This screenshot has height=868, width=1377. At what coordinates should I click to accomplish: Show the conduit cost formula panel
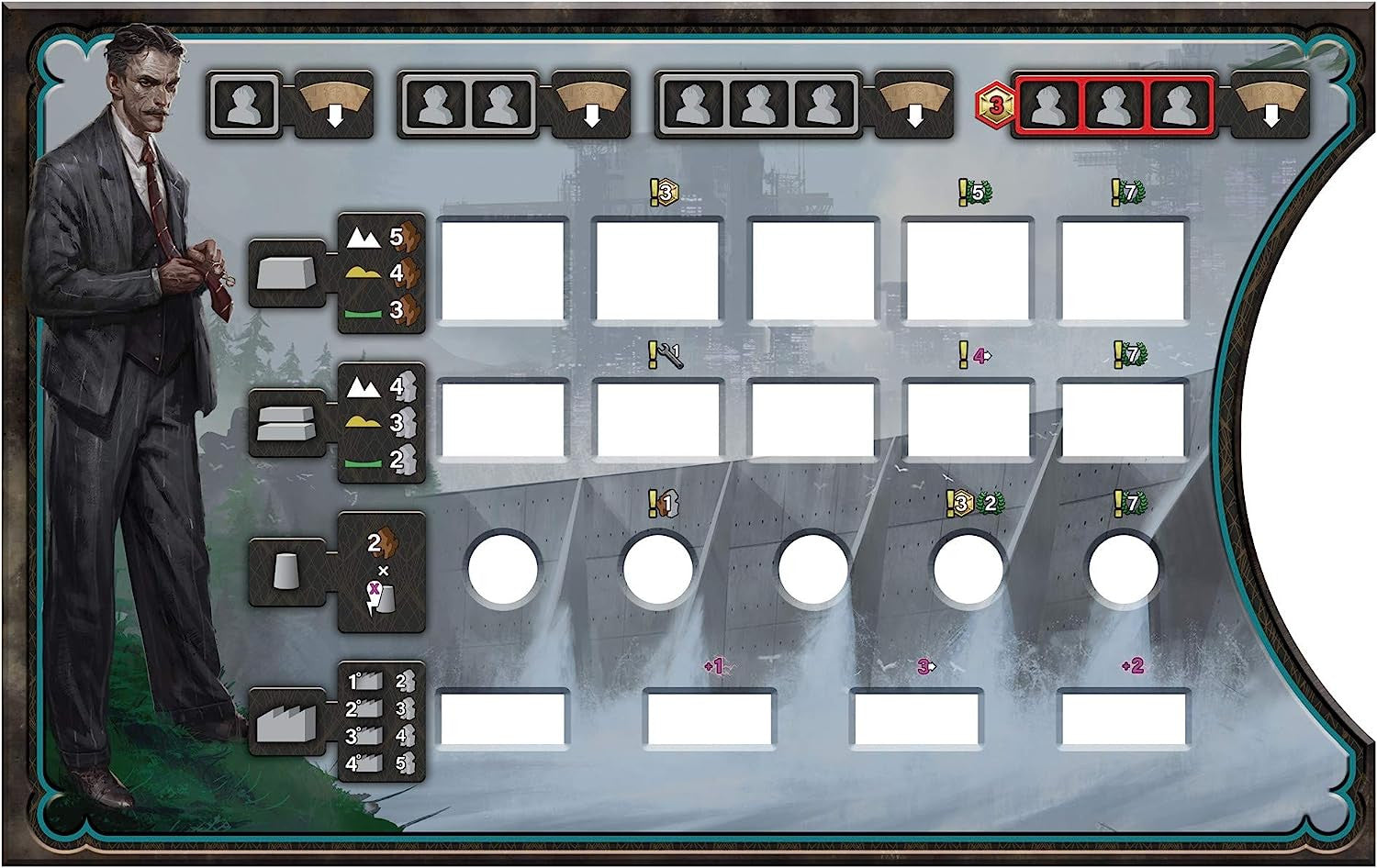coord(382,573)
